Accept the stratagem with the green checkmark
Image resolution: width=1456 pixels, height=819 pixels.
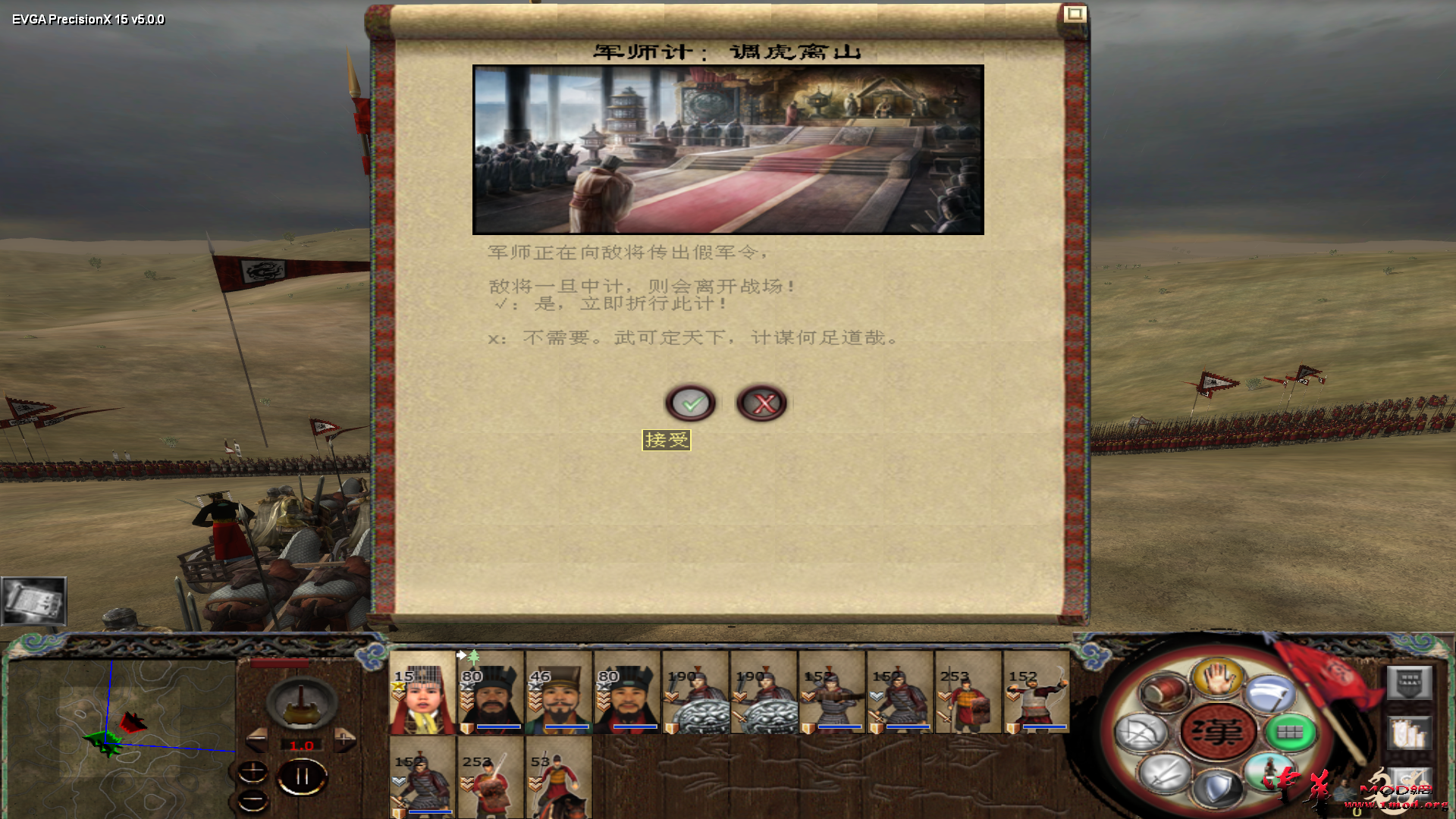pos(691,403)
